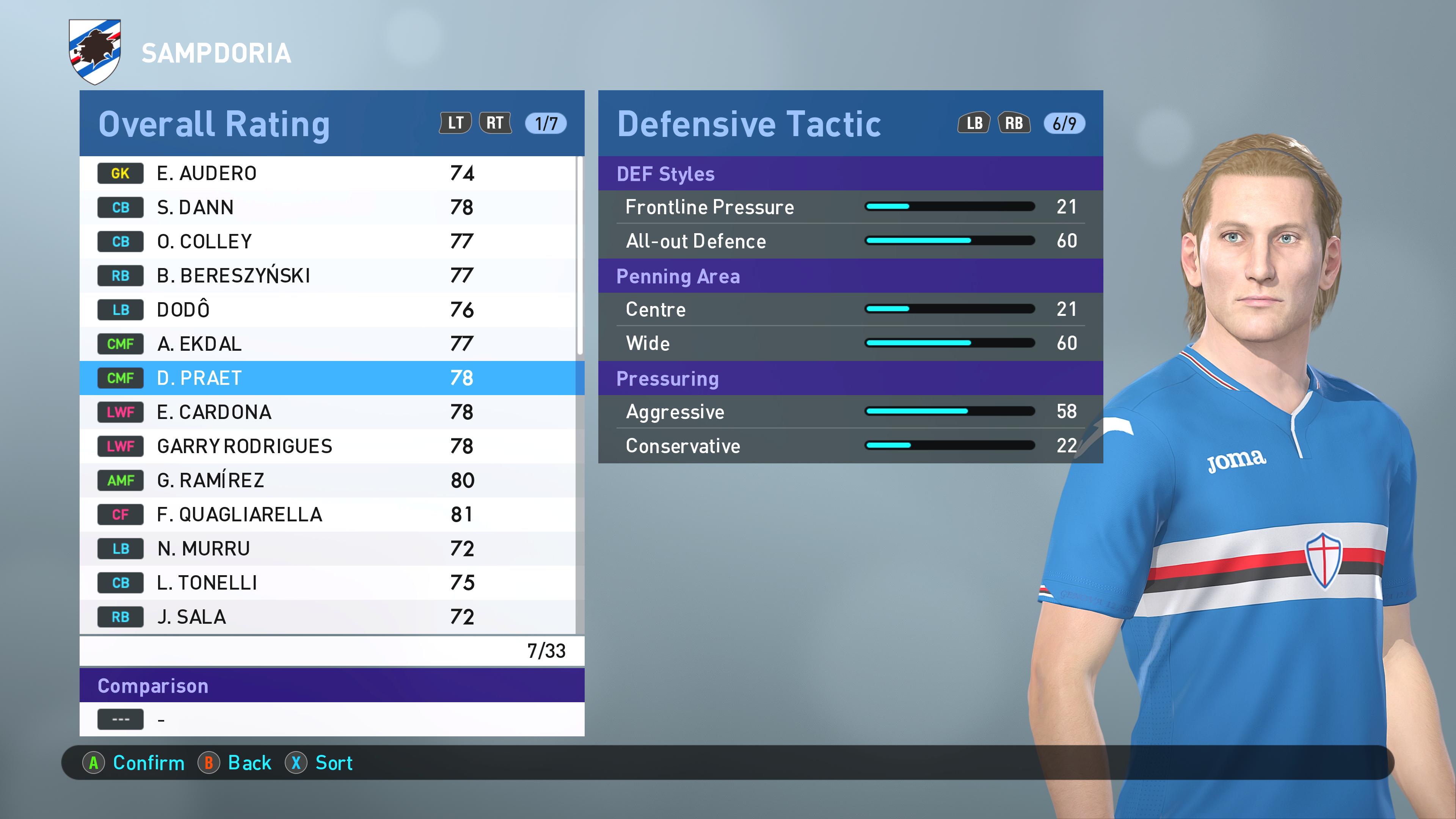This screenshot has width=1456, height=819.
Task: Select attacking midfielder G. Ramírez
Action: tap(328, 480)
